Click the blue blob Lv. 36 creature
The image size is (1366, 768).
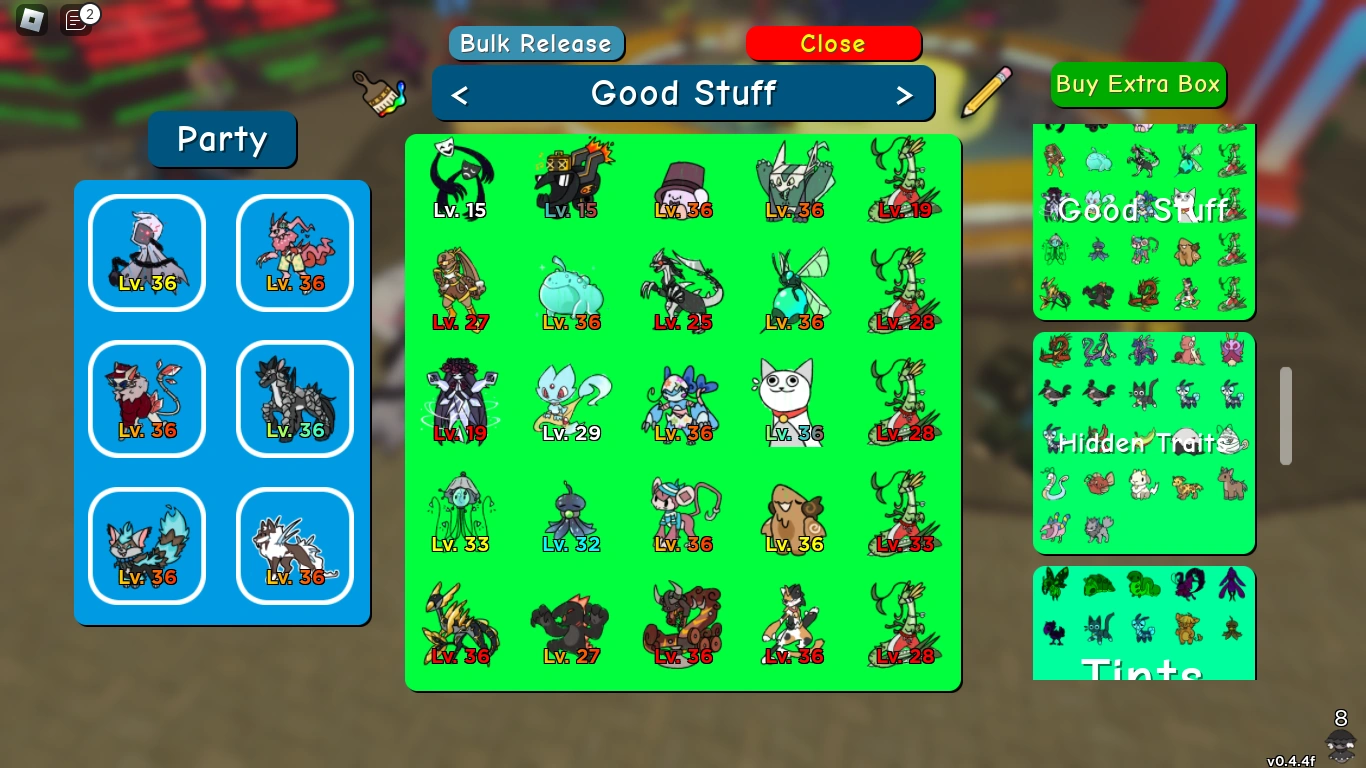point(572,290)
